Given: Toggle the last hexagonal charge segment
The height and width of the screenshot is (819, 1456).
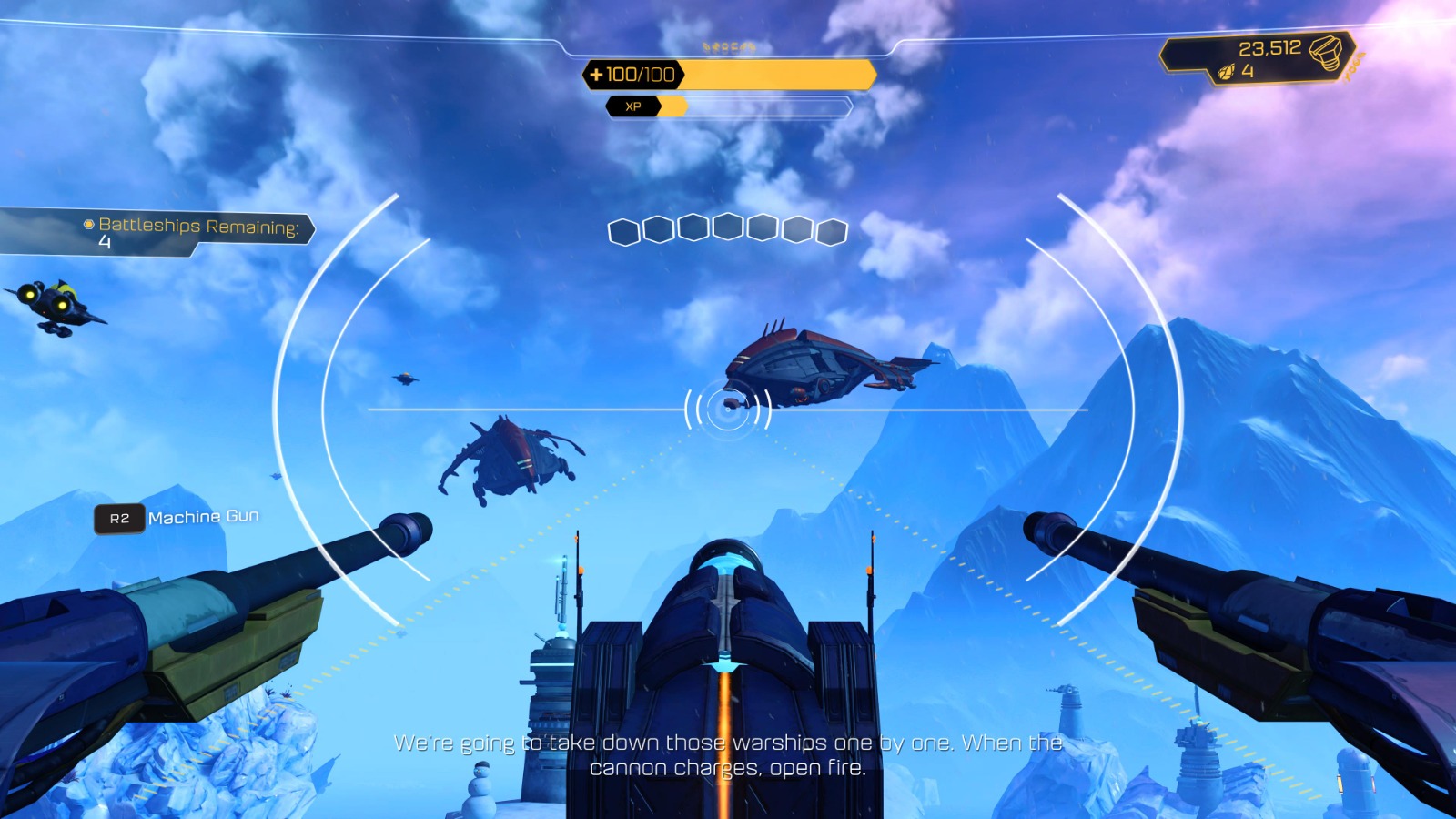Looking at the screenshot, I should click(830, 231).
